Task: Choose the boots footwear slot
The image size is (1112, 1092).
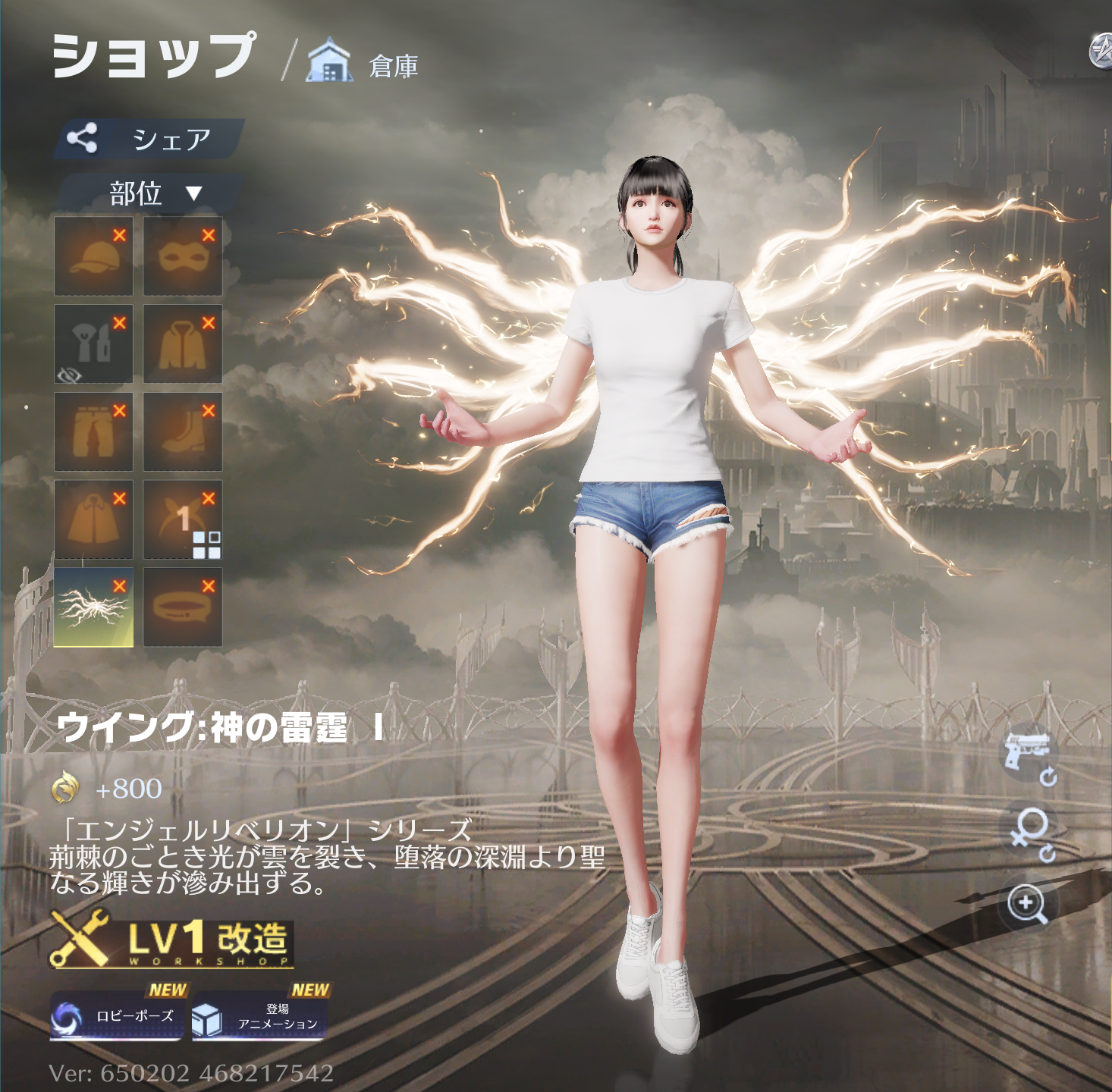Action: click(182, 432)
